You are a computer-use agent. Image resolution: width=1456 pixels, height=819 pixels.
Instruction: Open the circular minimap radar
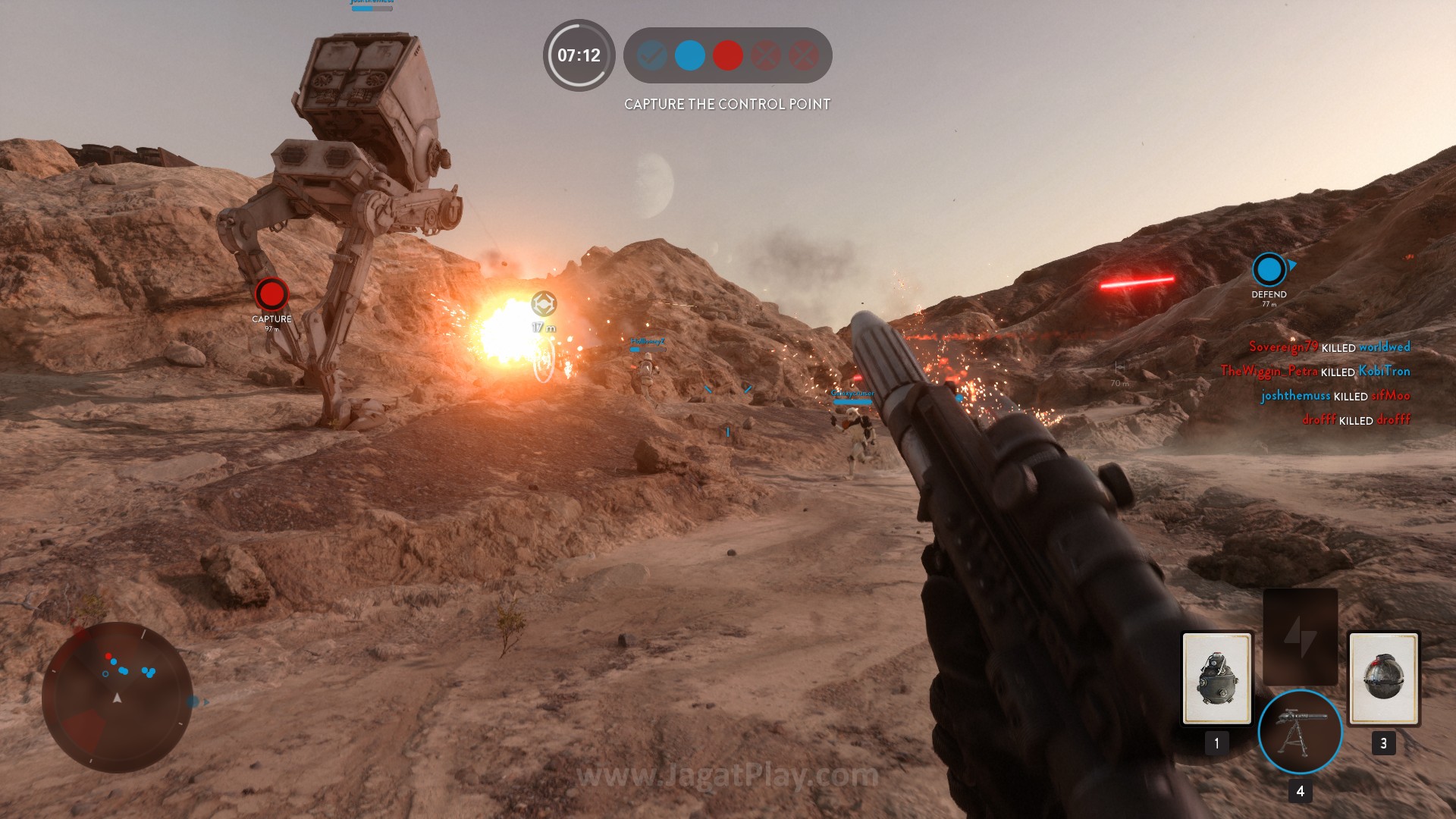117,698
